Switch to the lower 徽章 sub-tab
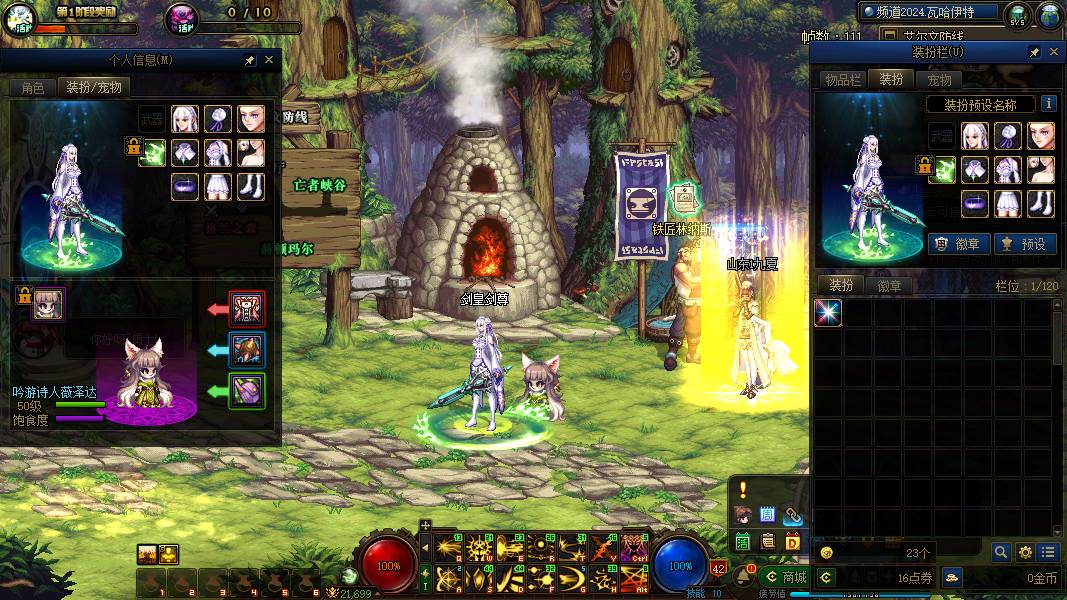Viewport: 1067px width, 600px height. [889, 285]
